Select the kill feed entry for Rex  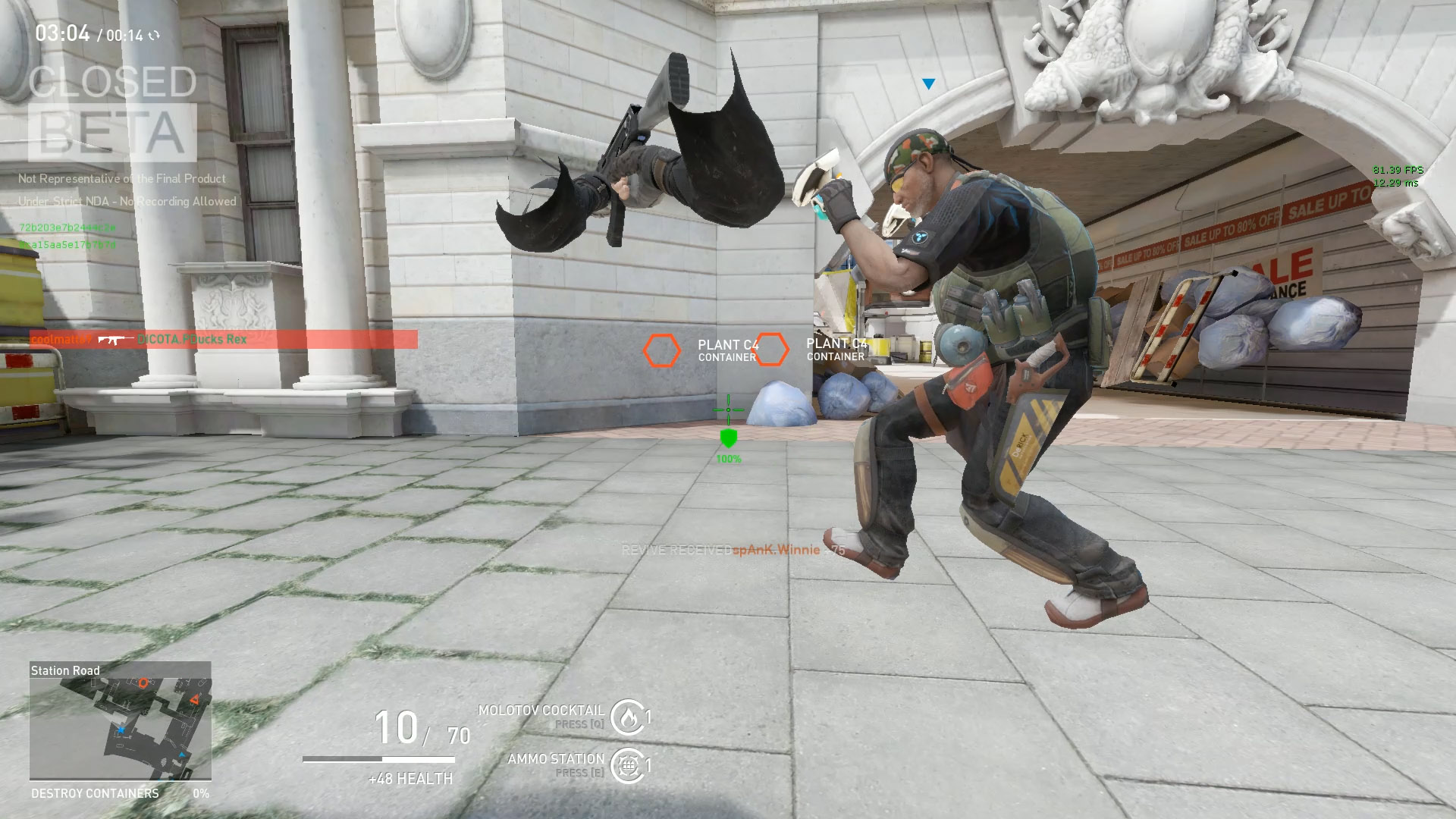[x=223, y=339]
